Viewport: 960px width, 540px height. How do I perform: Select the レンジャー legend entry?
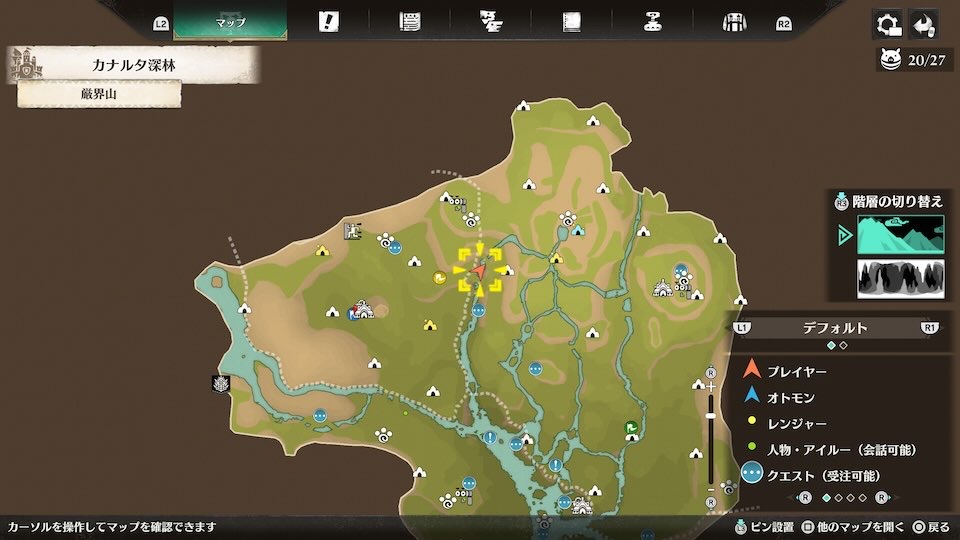click(796, 424)
